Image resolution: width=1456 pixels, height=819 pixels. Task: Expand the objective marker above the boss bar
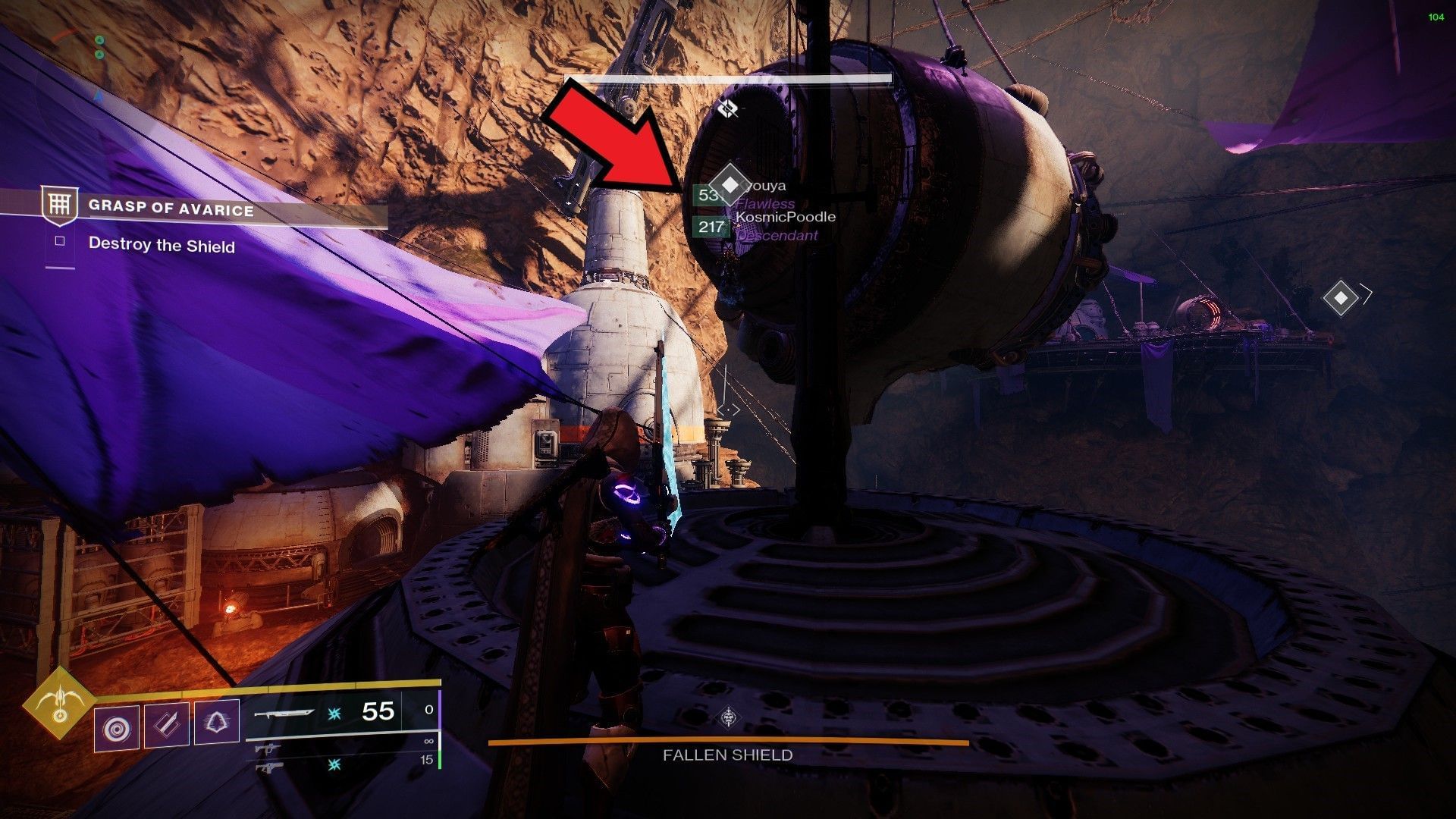tap(729, 108)
